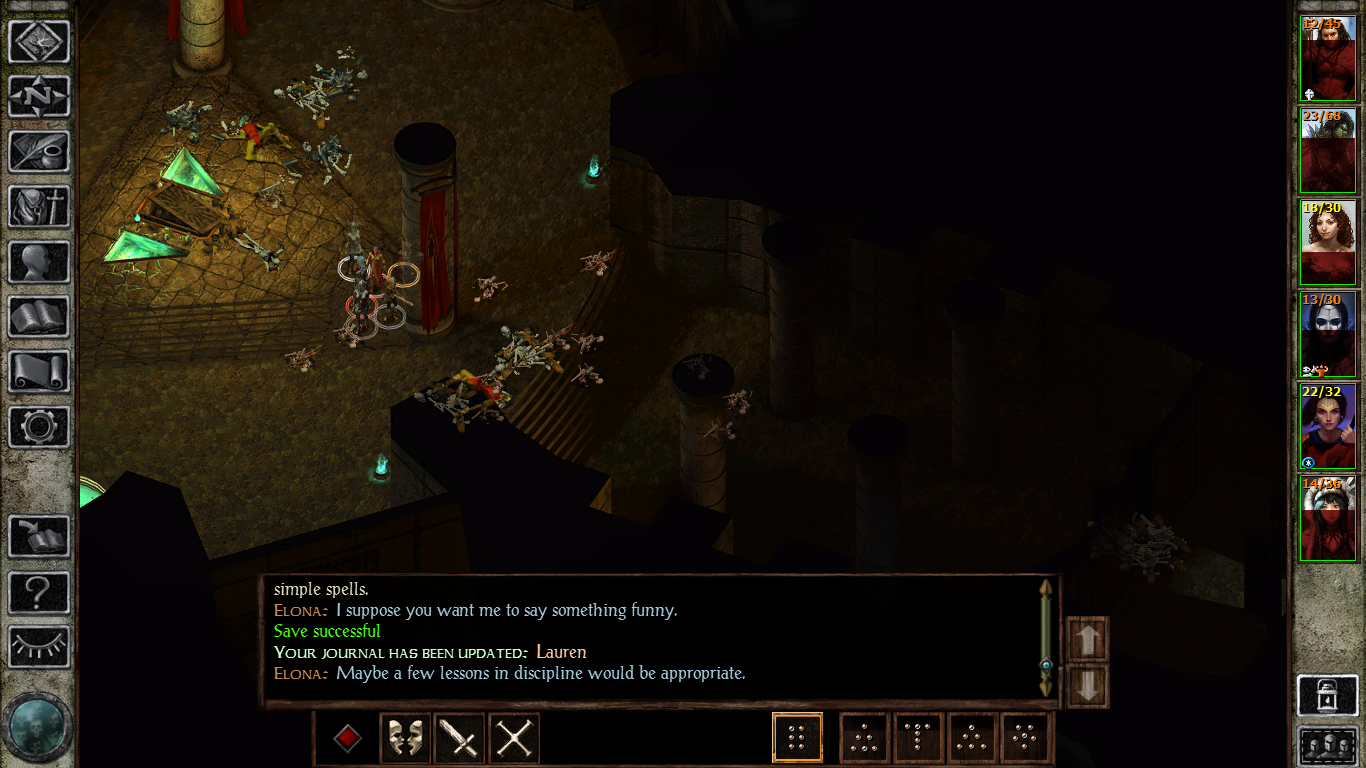This screenshot has width=1366, height=768.
Task: Click the theater masks dialogue icon
Action: 404,738
